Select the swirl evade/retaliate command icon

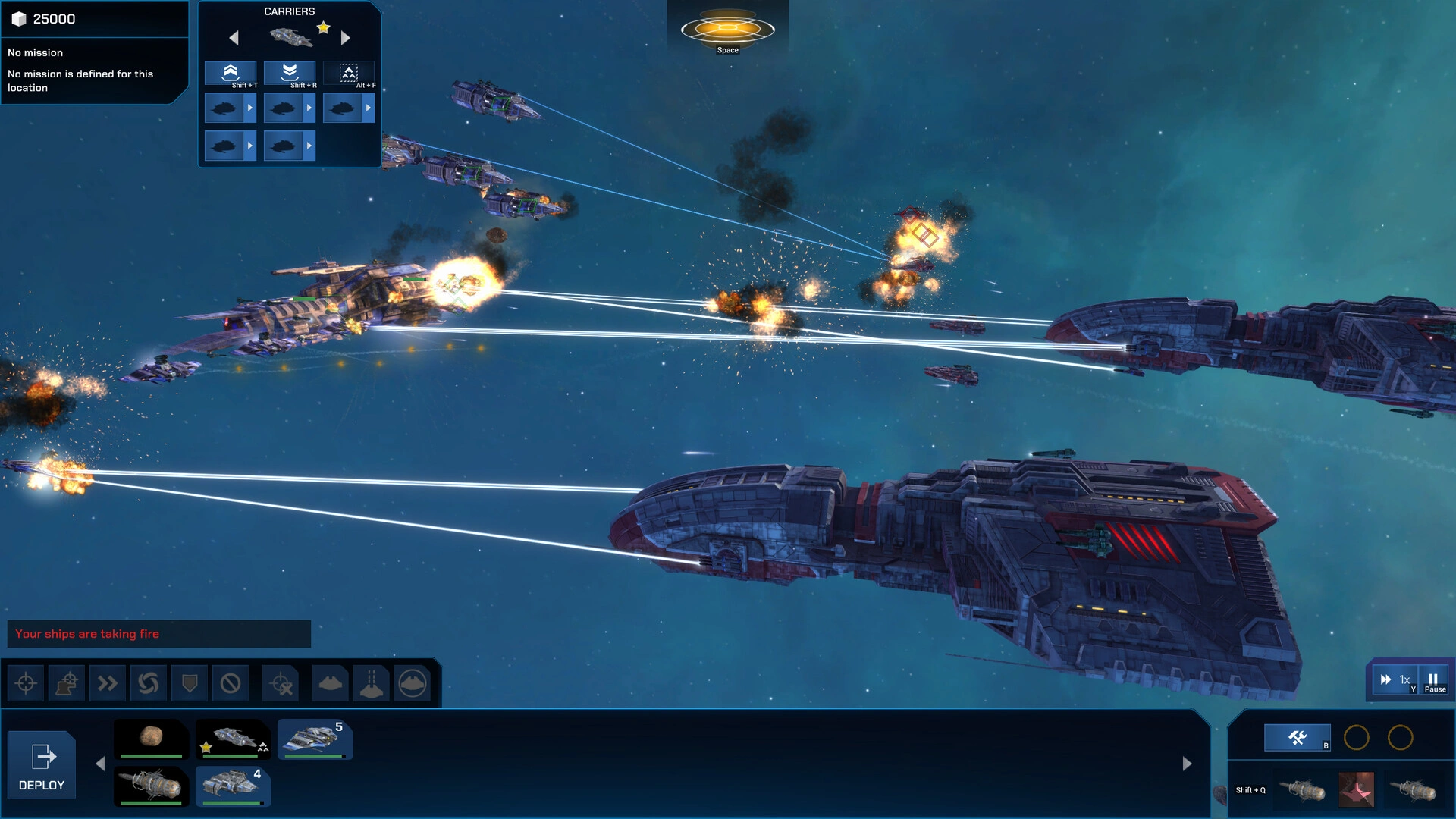[x=149, y=683]
